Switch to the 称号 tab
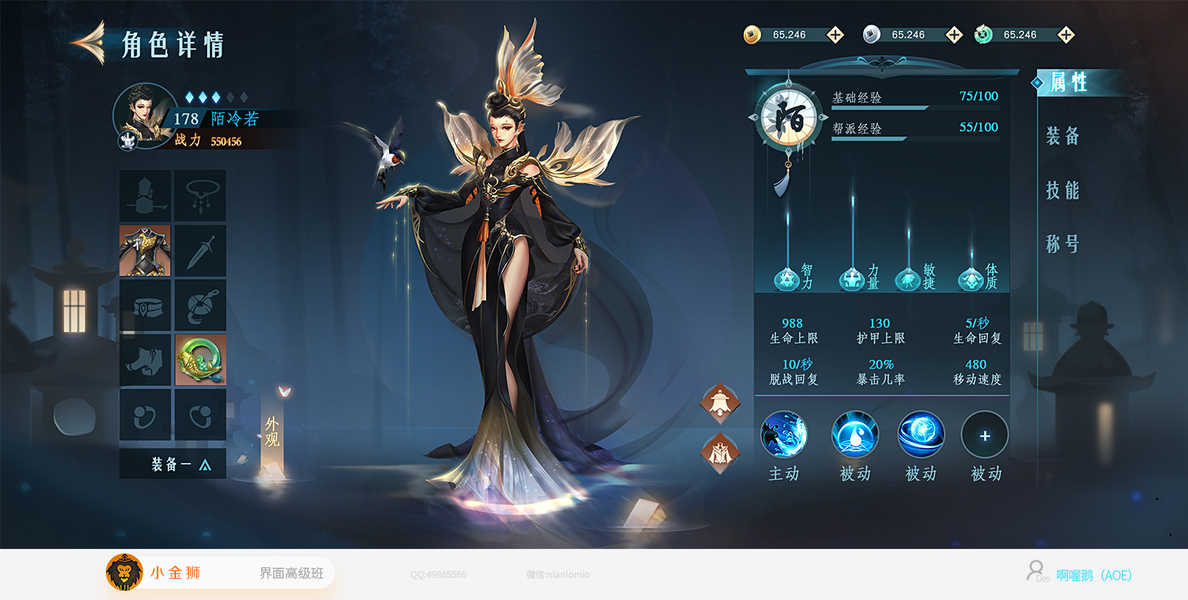The height and width of the screenshot is (600, 1188). tap(1063, 244)
